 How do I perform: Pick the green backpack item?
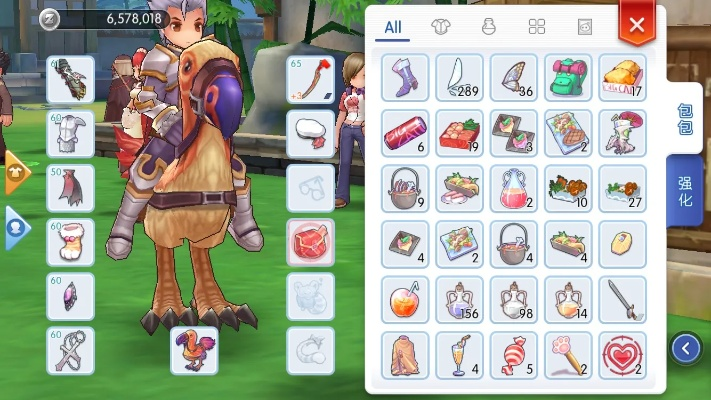568,77
